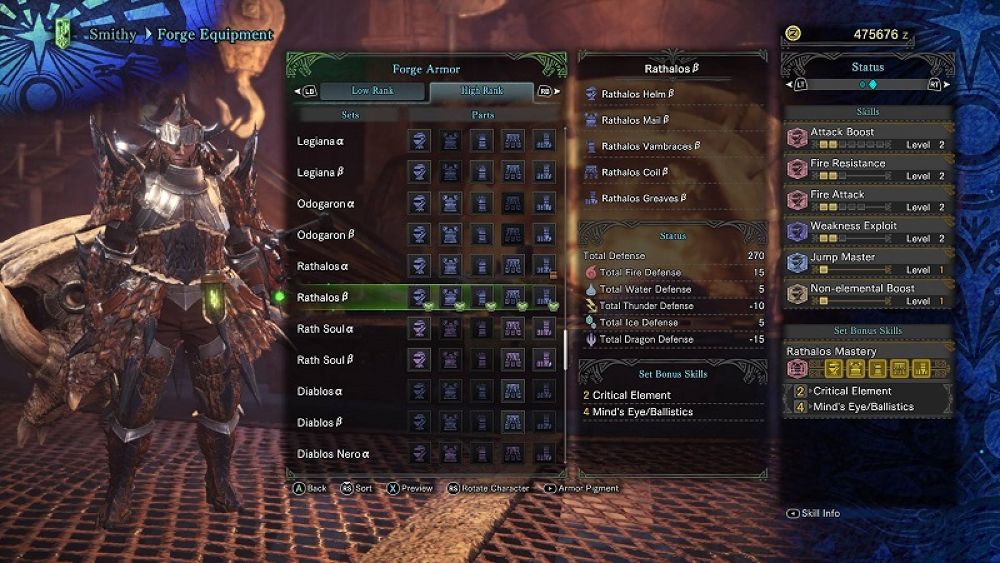Select the High Rank tab

483,91
